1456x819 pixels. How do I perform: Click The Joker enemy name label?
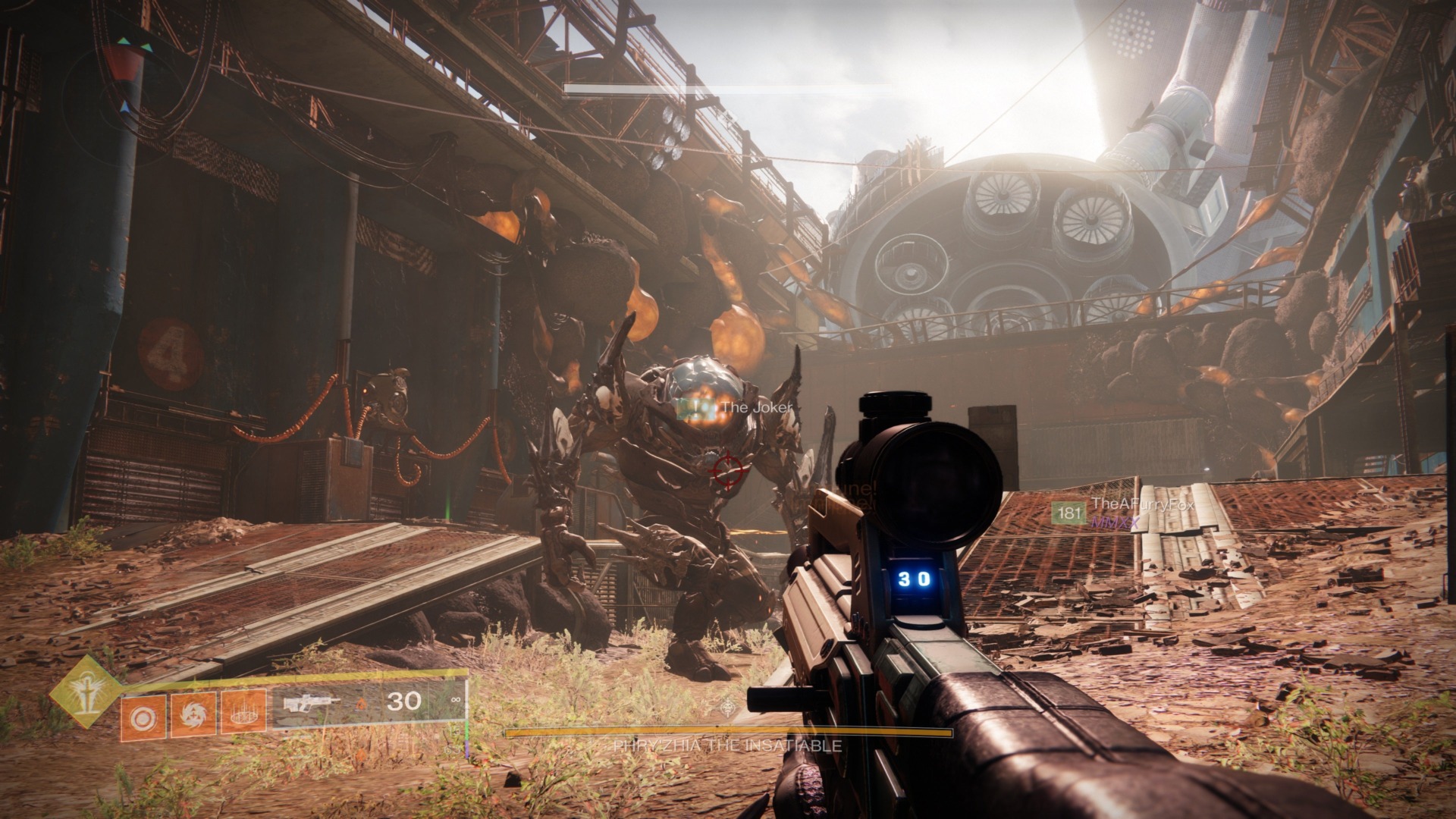coord(755,407)
